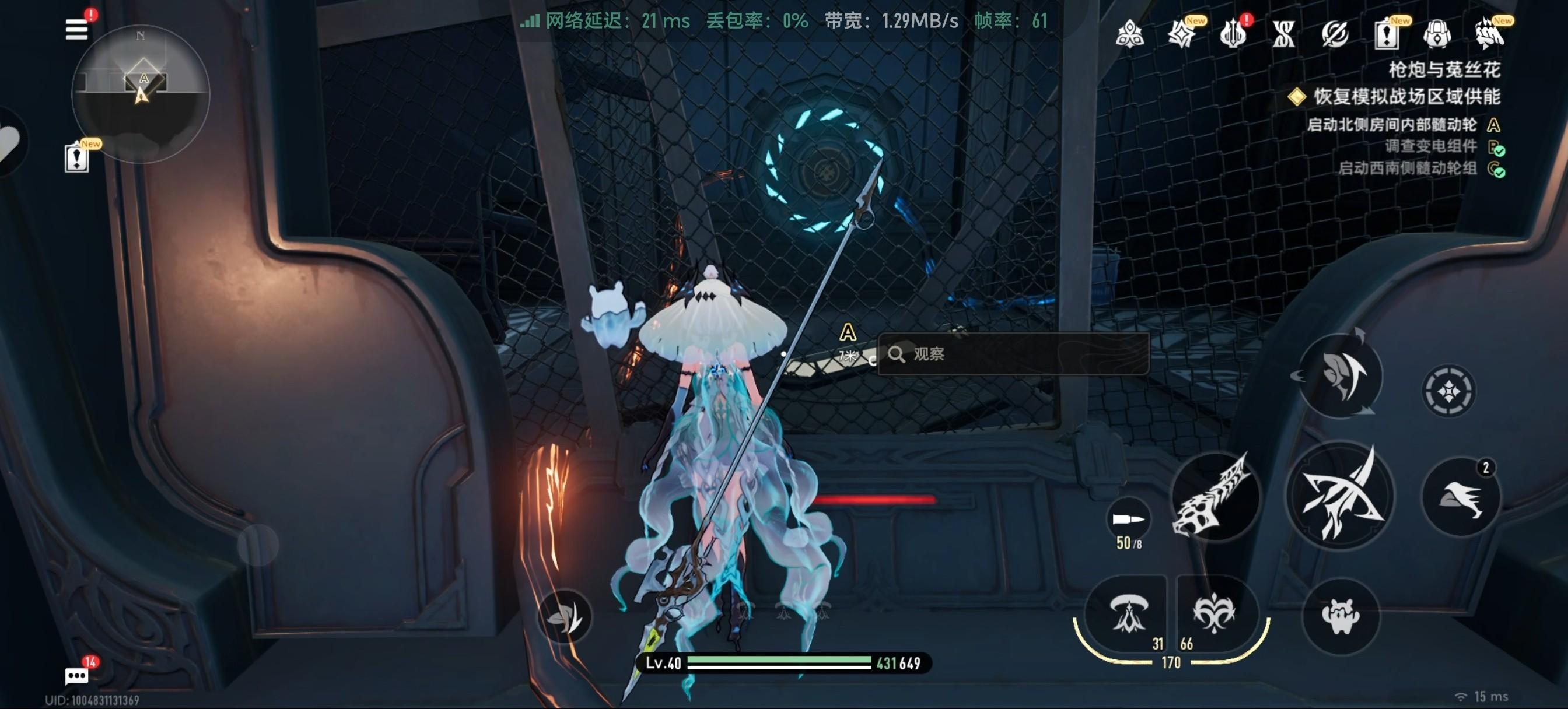Viewport: 1568px width, 709px height.
Task: Select the tracked quest 恢复模拟战场区域供能
Action: point(1406,96)
